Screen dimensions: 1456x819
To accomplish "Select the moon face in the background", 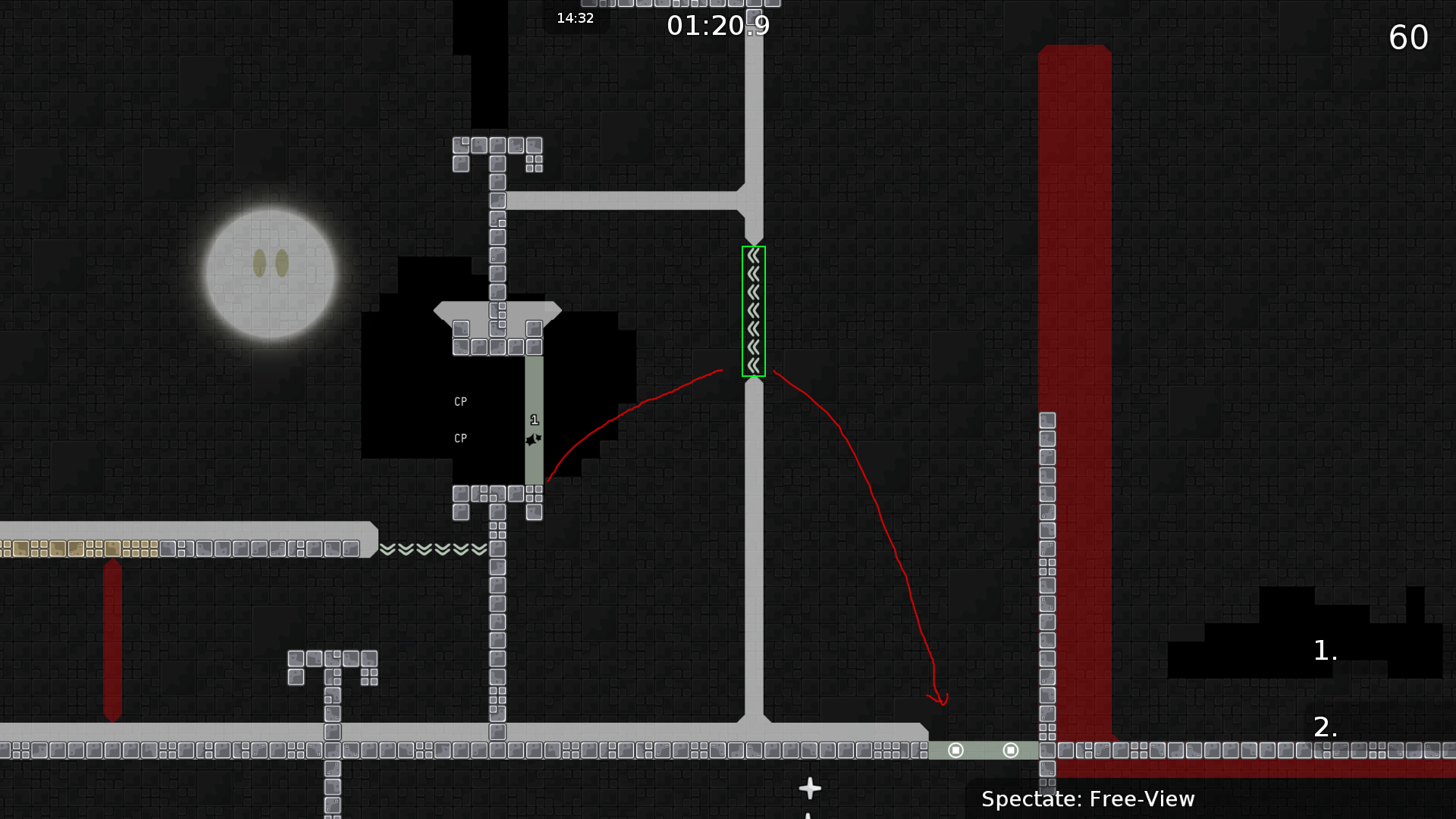I will click(x=270, y=273).
